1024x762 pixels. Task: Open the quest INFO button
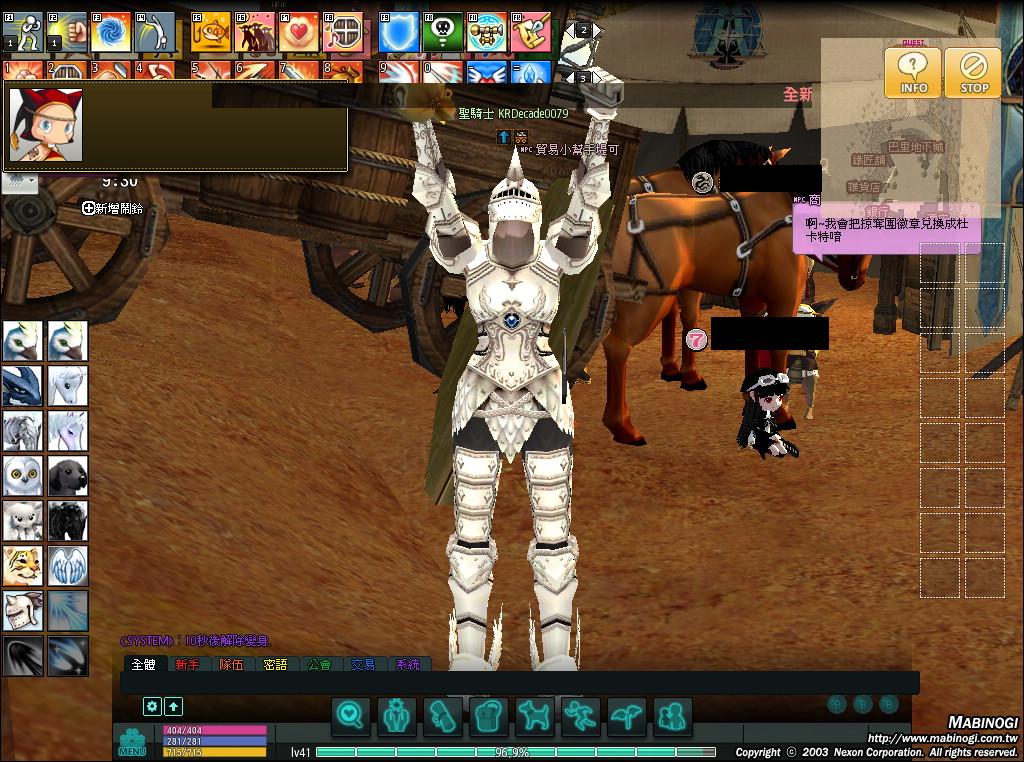[912, 72]
